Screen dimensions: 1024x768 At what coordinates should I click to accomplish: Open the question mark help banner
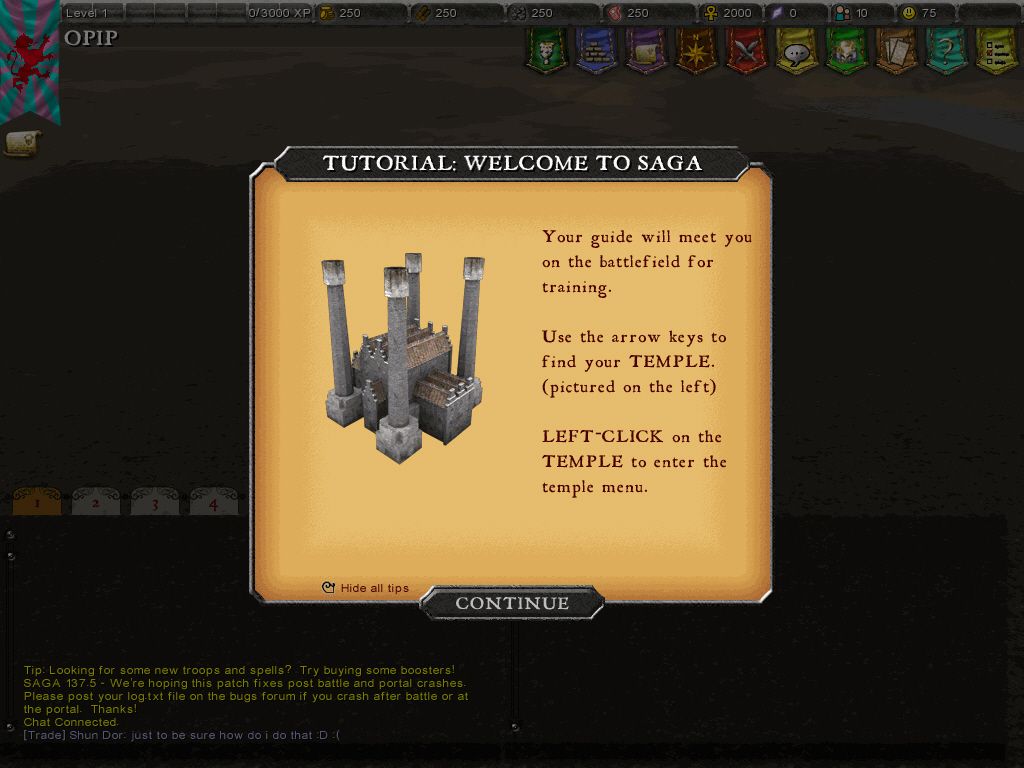click(x=945, y=49)
